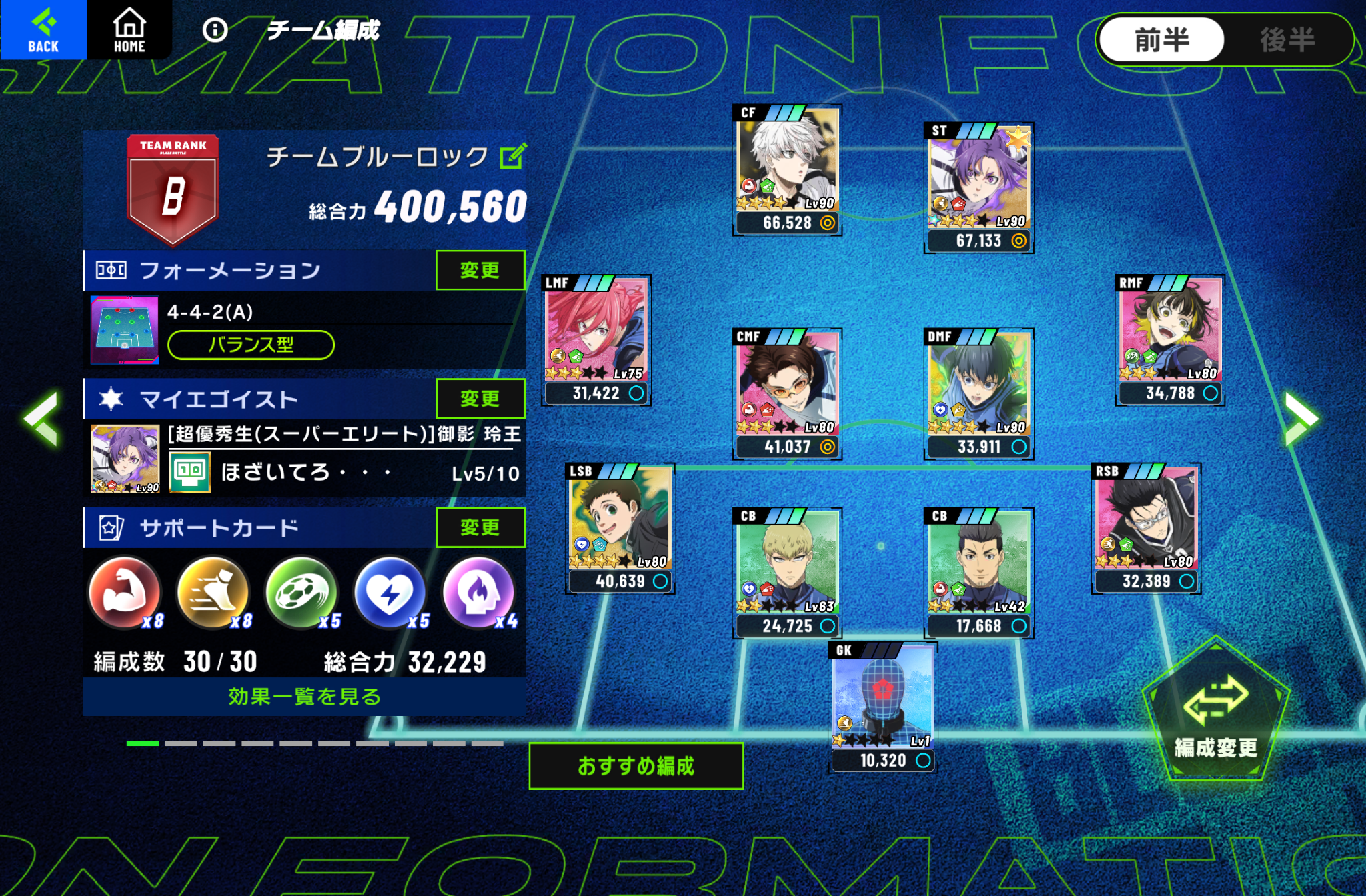Change the formation with its 変更 button

click(x=480, y=270)
